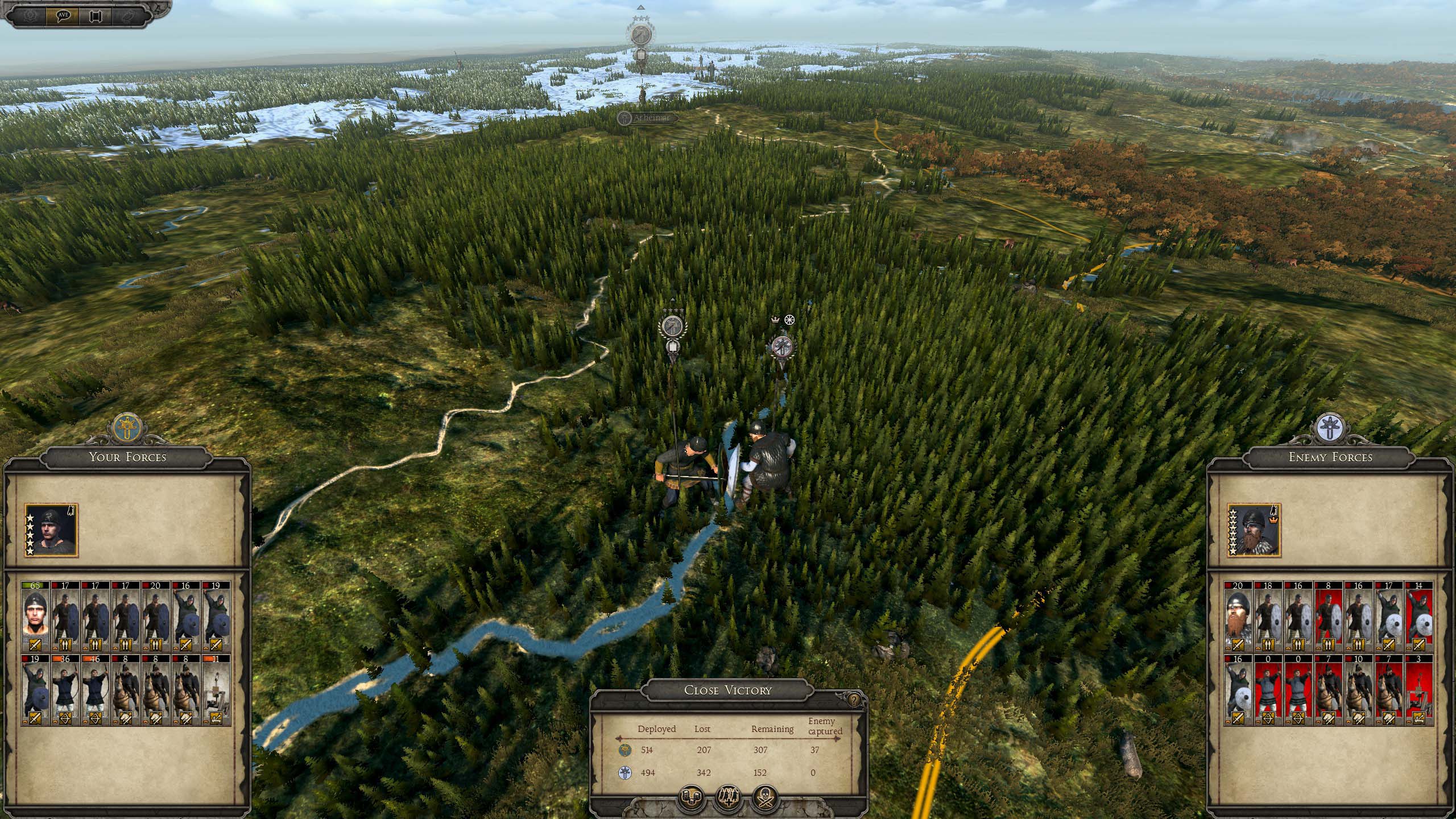Viewport: 1456px width, 819px height.
Task: Click the laurel wreath icon in top toolbar
Action: [30, 15]
